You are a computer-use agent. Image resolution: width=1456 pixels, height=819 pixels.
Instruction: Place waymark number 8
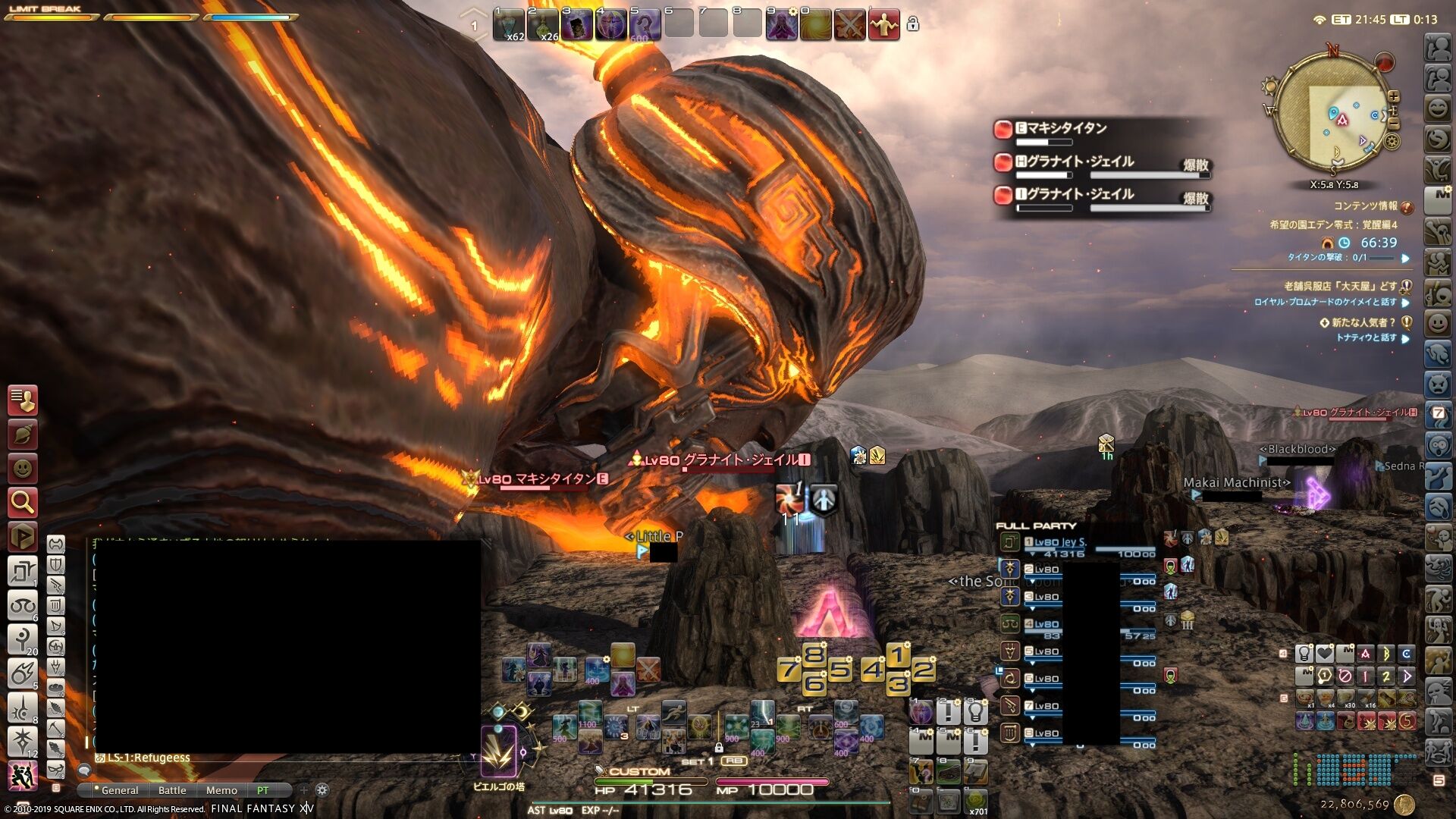814,654
